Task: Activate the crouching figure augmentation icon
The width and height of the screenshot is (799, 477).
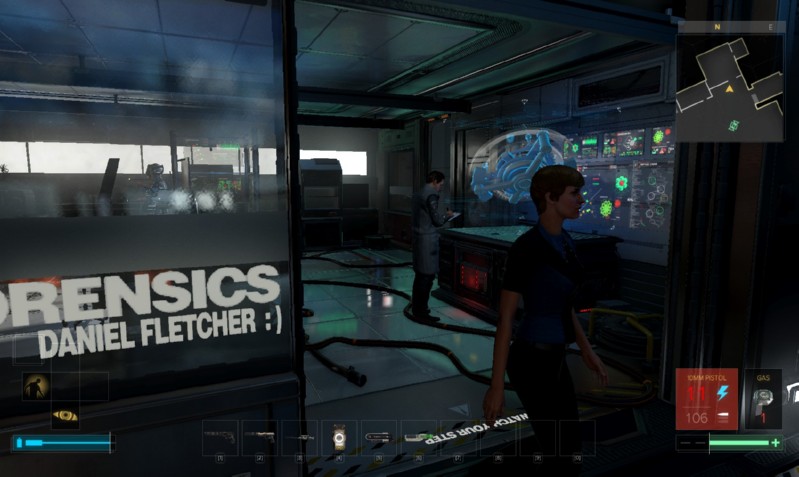Action: tap(36, 387)
